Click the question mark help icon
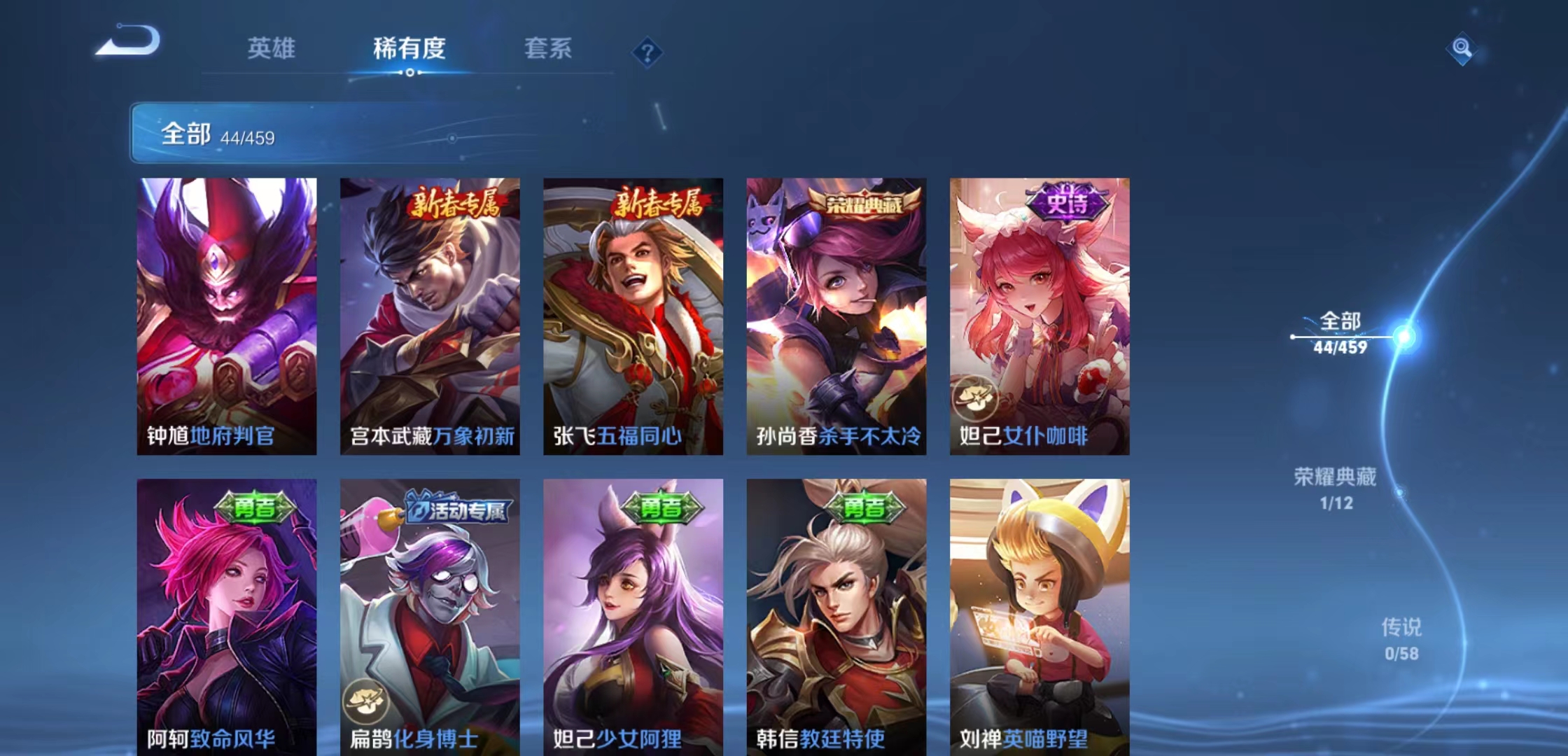This screenshot has height=756, width=1568. click(x=648, y=52)
